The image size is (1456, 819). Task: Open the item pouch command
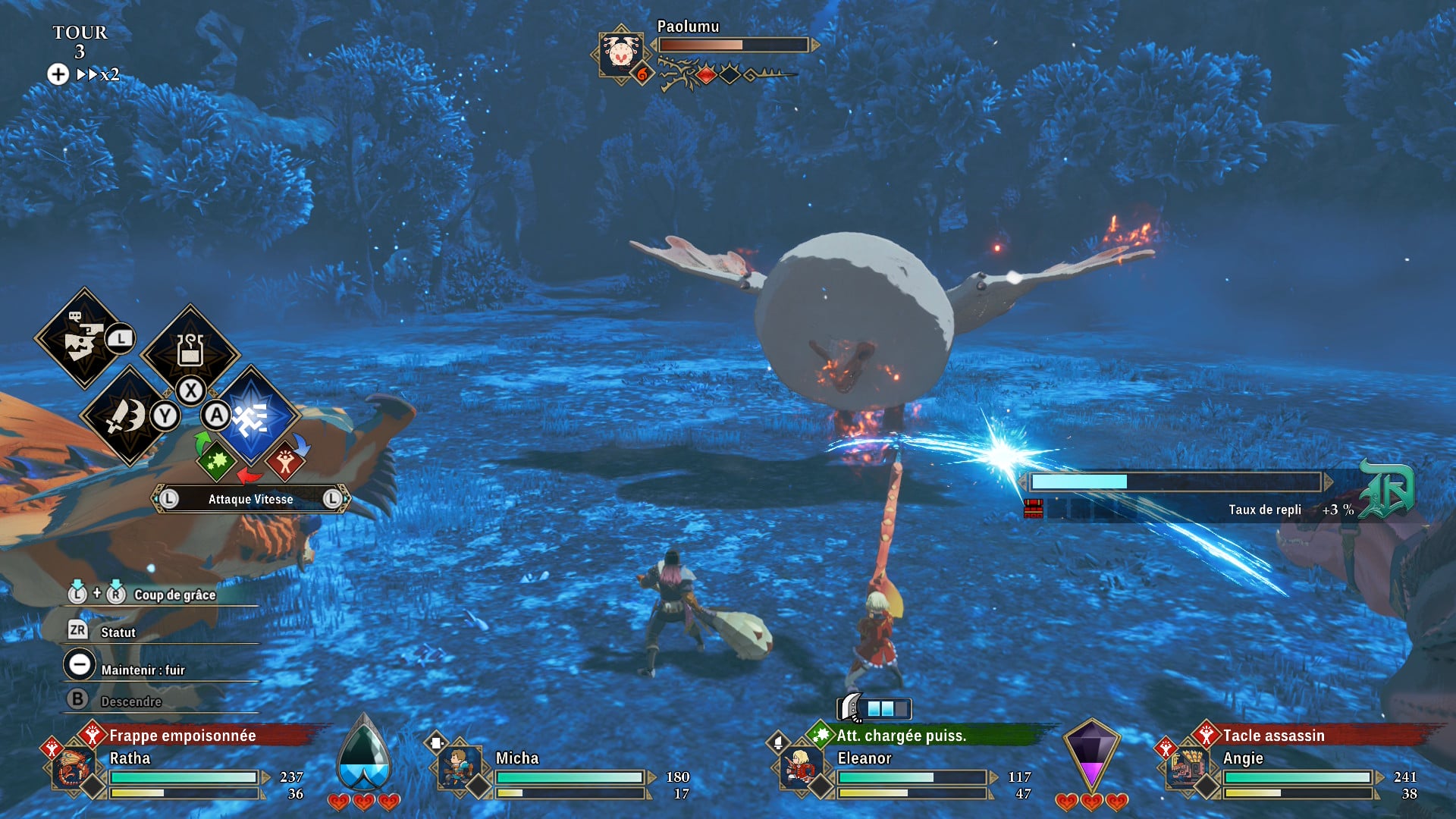coord(190,352)
